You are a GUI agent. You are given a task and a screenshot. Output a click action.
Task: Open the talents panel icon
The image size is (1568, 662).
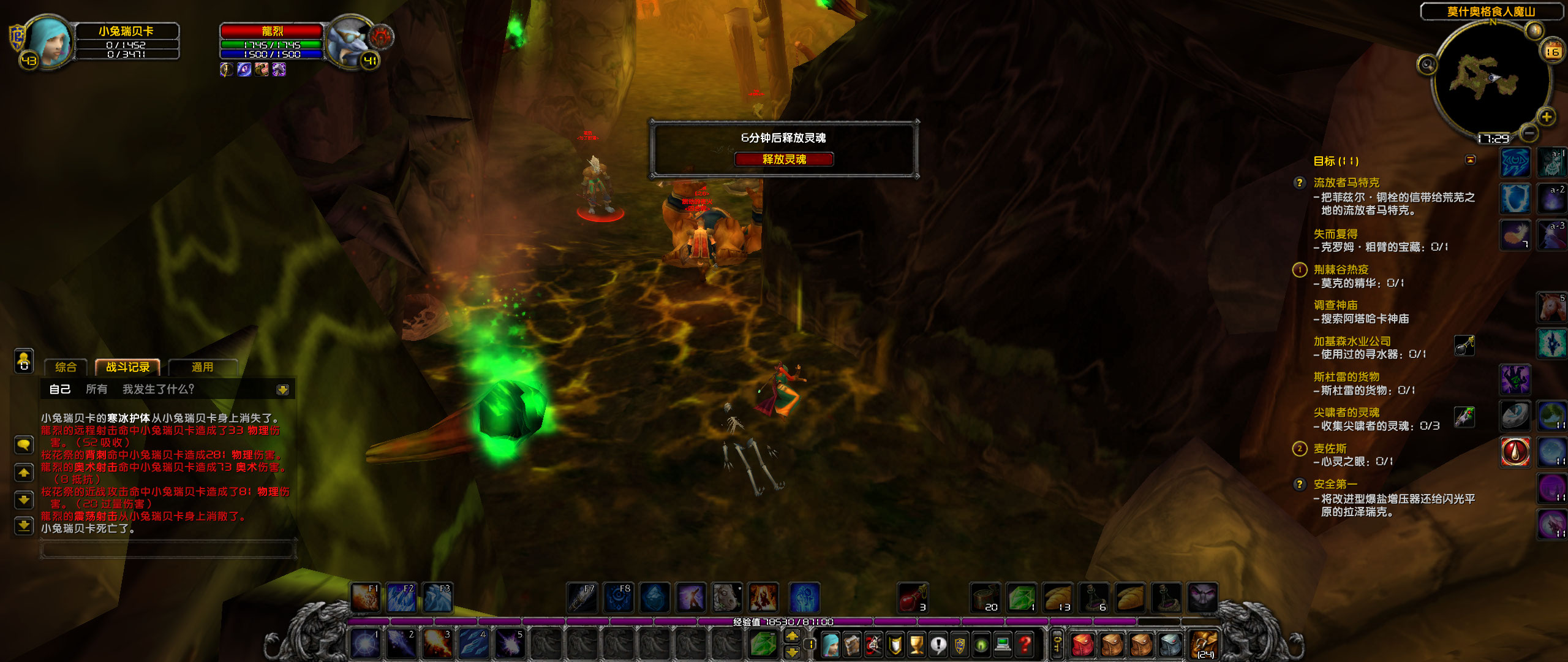point(873,645)
